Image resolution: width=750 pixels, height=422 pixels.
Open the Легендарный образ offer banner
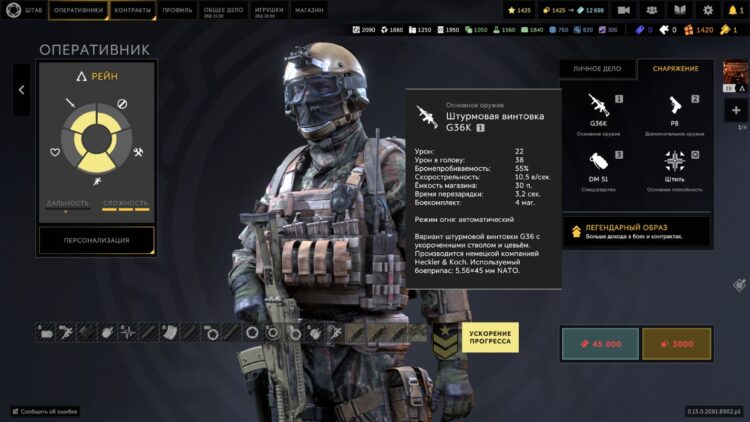point(637,232)
